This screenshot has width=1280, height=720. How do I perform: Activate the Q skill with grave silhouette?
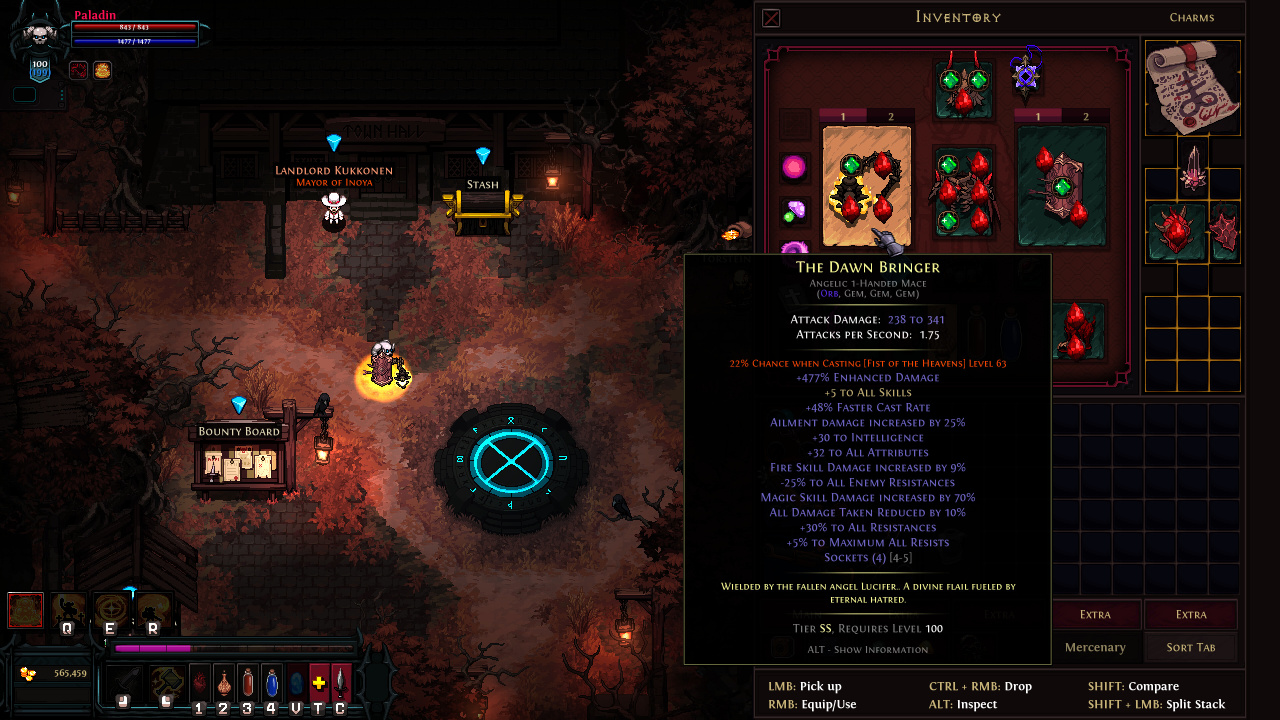pyautogui.click(x=68, y=609)
